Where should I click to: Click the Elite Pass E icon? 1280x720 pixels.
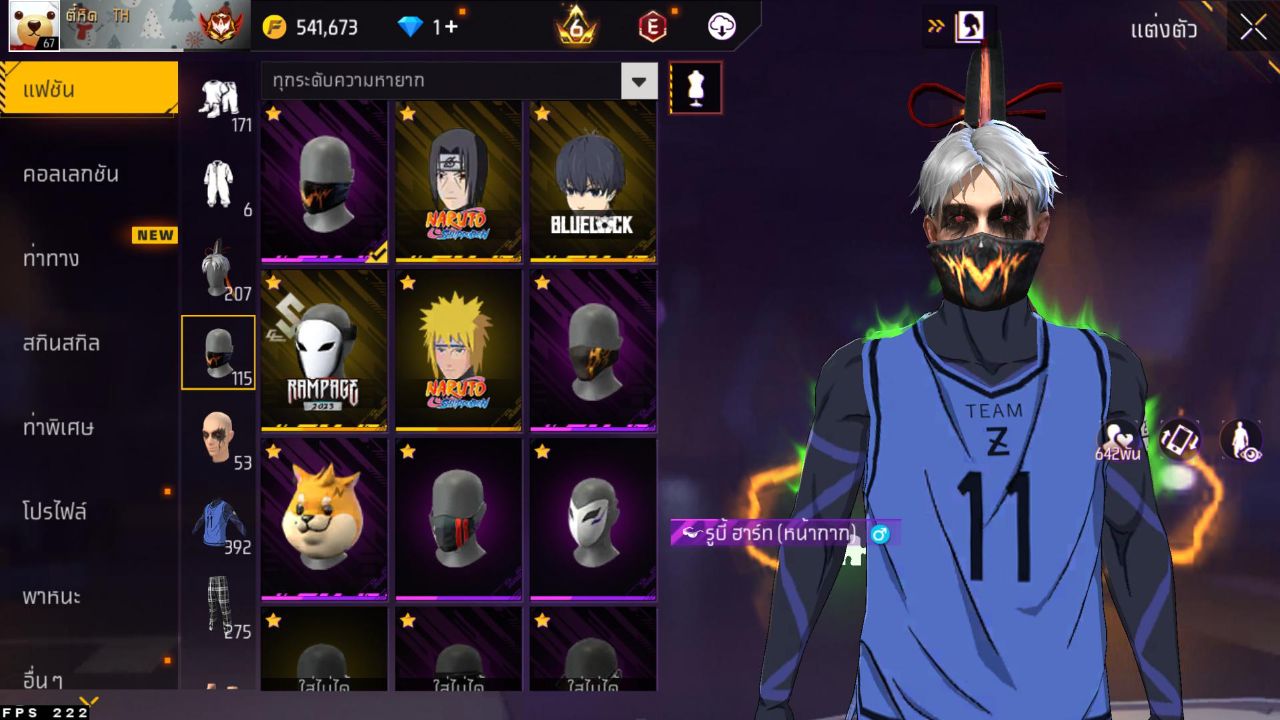point(652,28)
